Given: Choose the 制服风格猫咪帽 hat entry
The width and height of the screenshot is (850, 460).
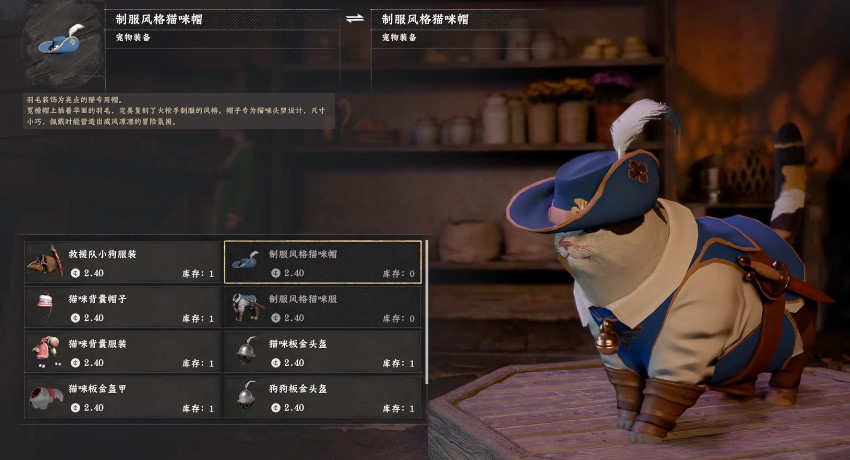Looking at the screenshot, I should click(x=323, y=262).
